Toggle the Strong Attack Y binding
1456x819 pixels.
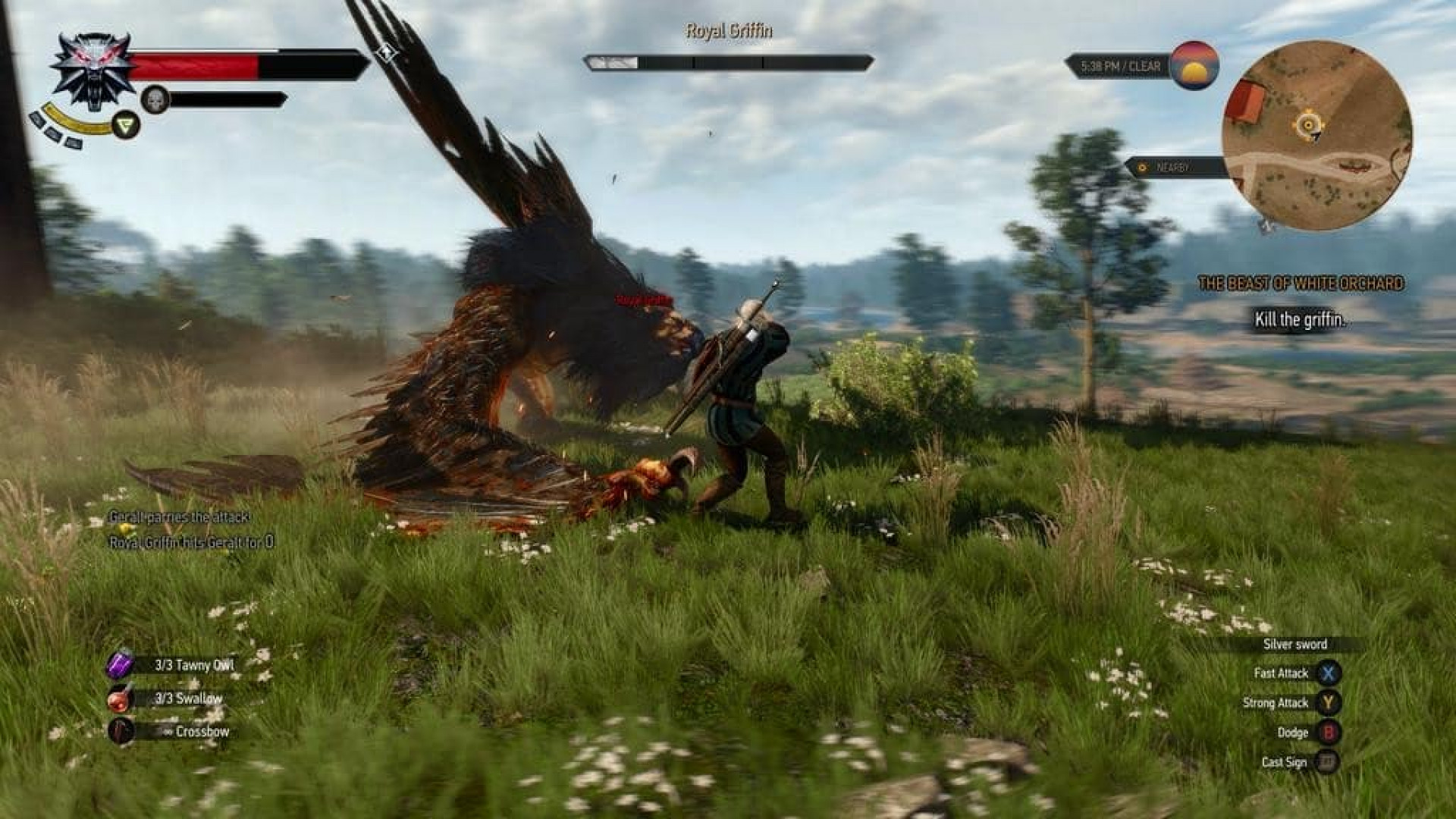point(1329,703)
